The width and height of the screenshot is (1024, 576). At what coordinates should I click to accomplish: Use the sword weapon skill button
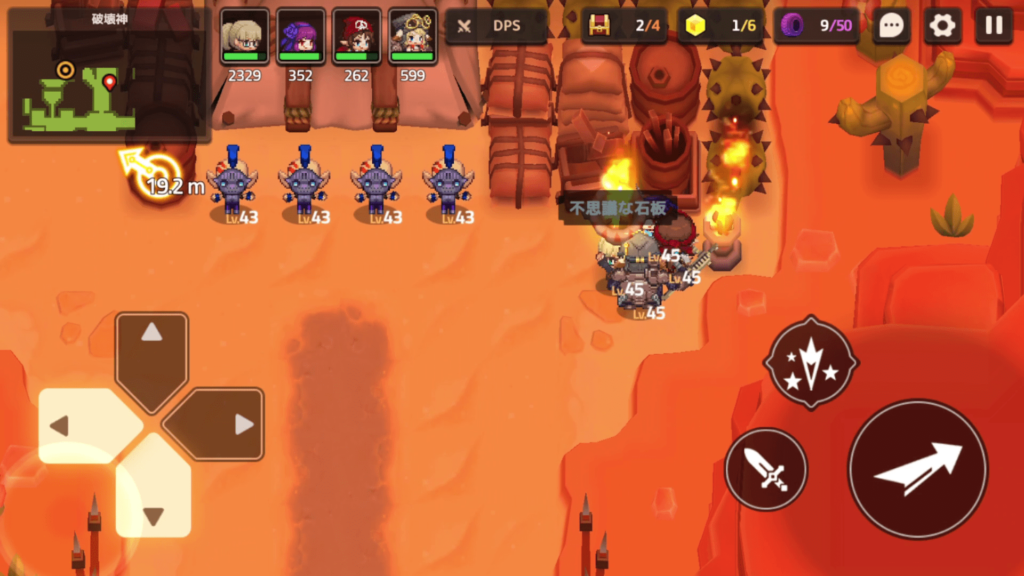[766, 468]
